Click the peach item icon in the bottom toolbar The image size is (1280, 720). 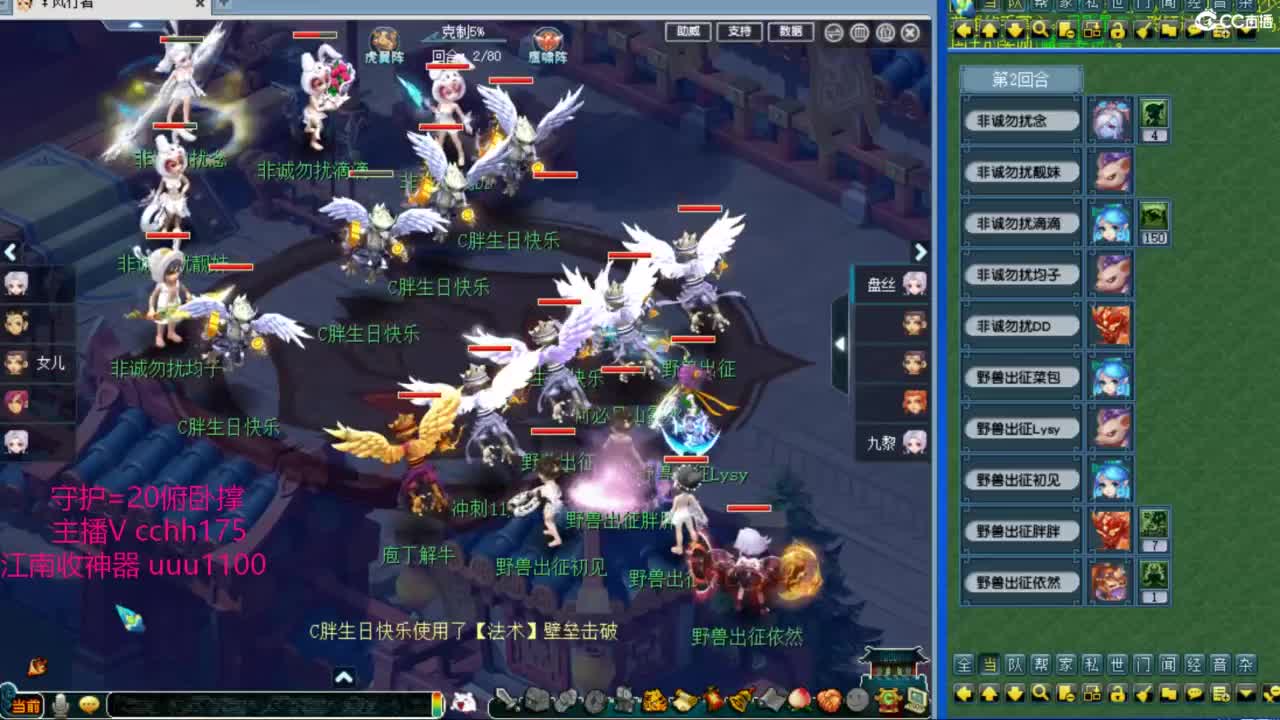tap(797, 700)
